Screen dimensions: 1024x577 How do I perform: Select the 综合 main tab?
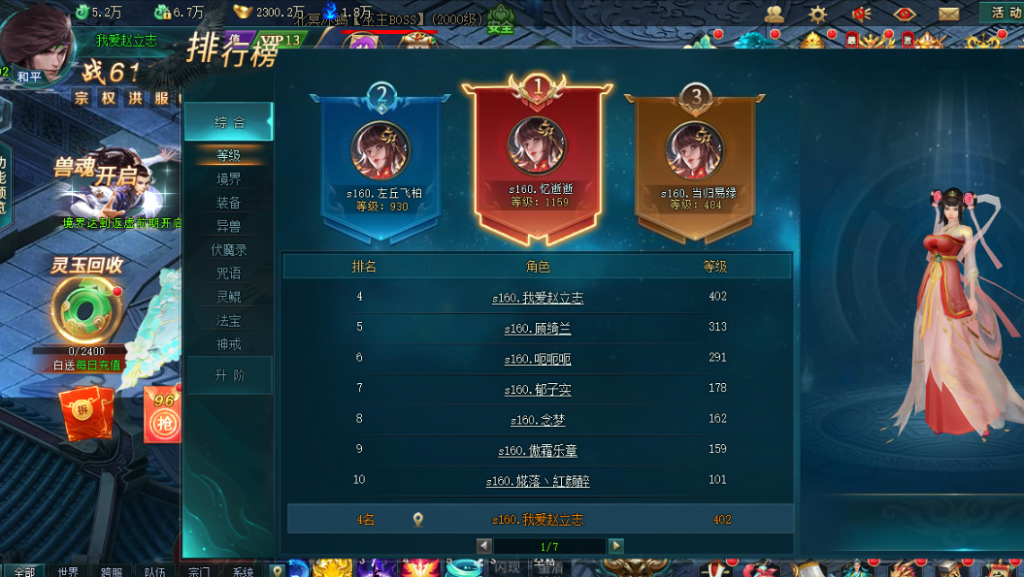229,122
